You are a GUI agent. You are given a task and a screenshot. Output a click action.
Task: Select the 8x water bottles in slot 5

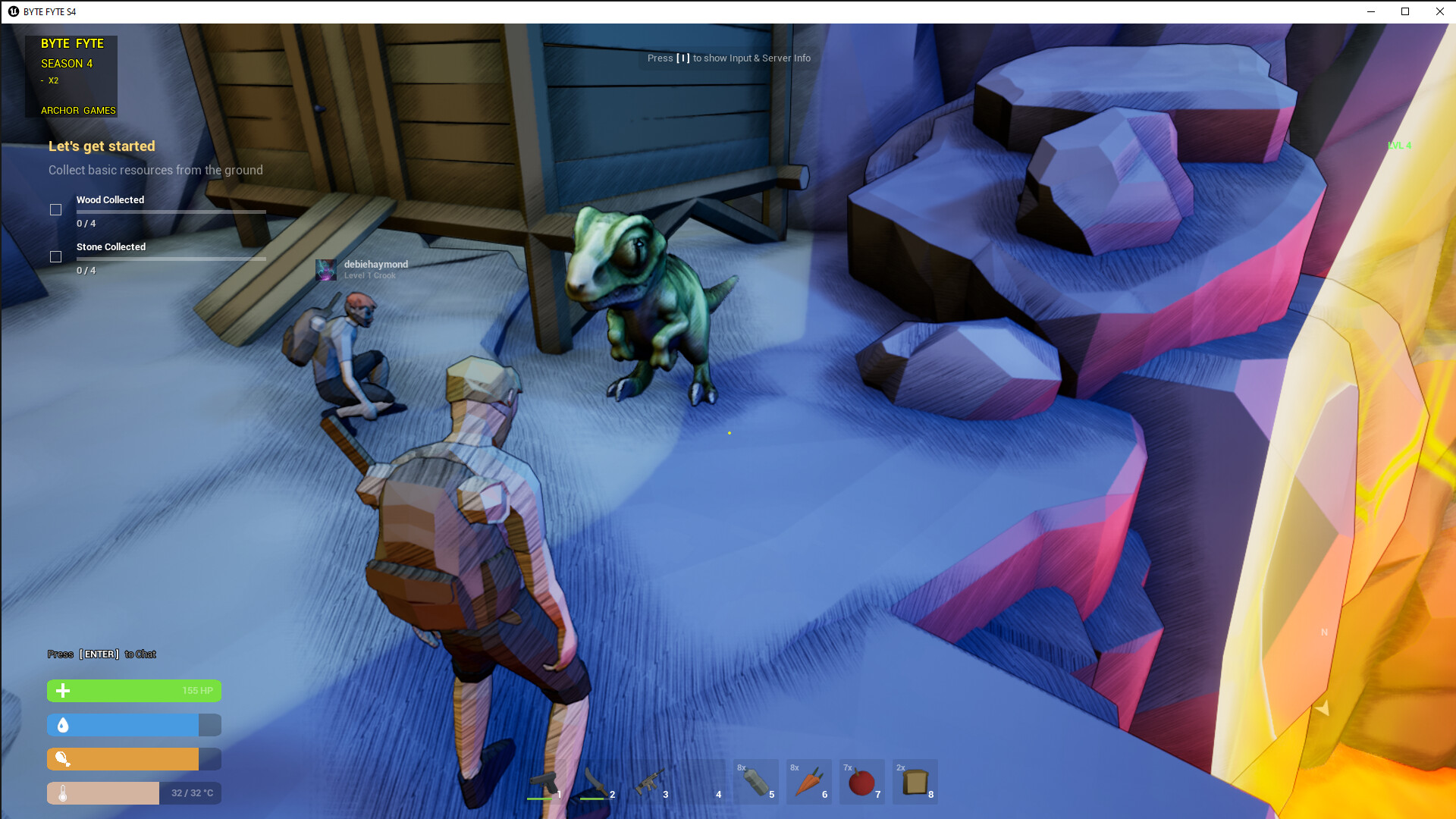coord(756,781)
